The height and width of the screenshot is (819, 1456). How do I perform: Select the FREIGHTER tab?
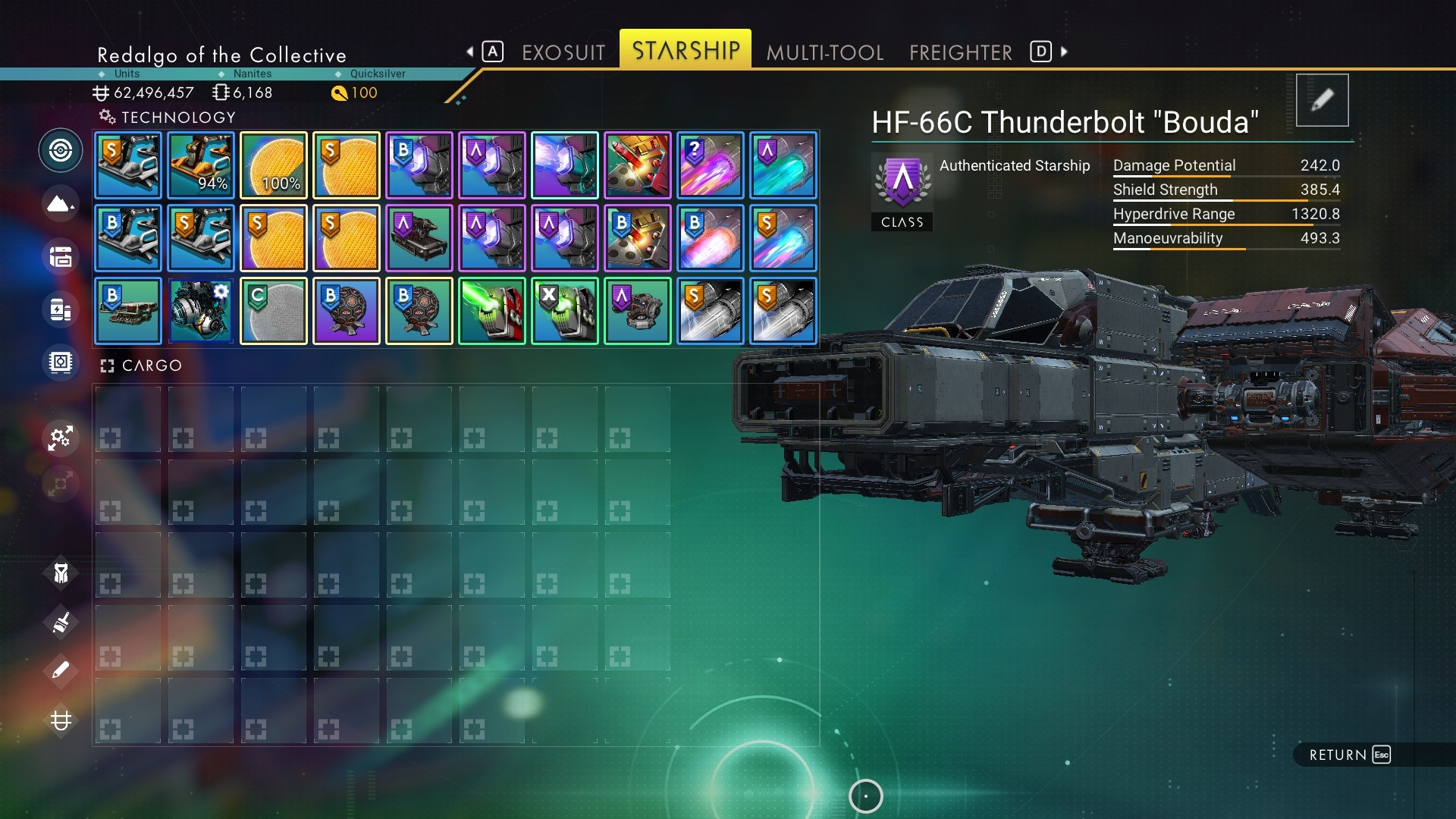(960, 52)
